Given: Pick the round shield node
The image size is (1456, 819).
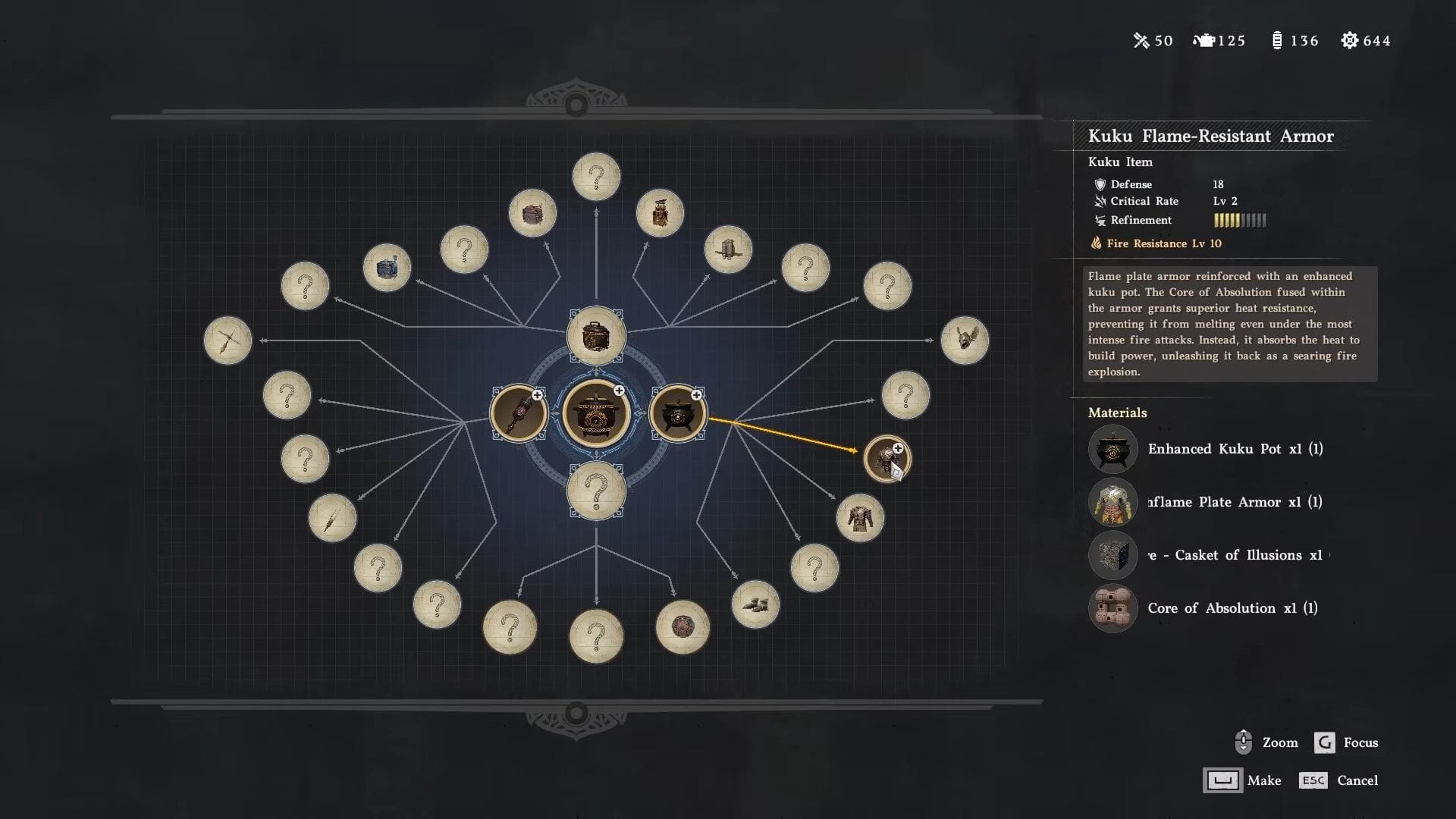Looking at the screenshot, I should (x=682, y=627).
